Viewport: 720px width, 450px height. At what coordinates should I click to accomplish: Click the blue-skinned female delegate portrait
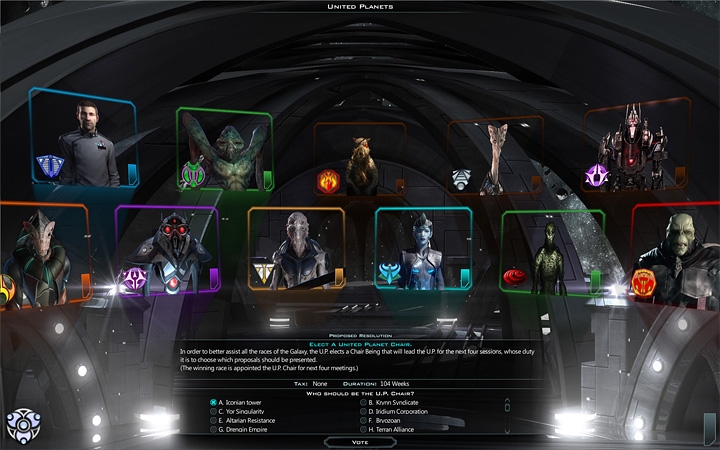coord(422,250)
